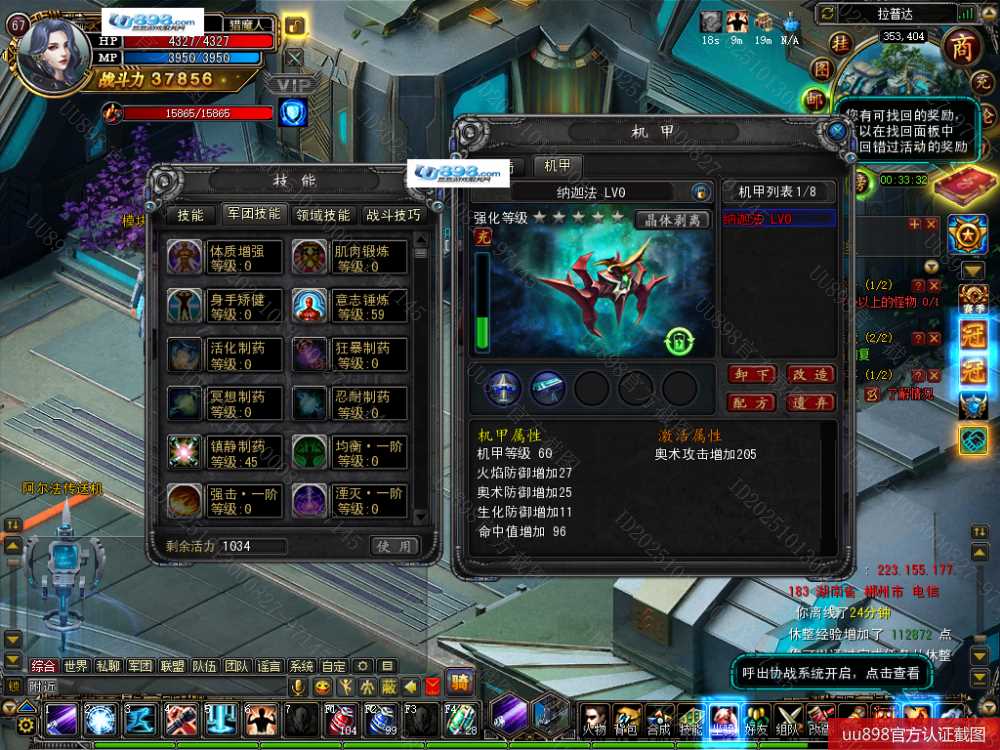1000x750 pixels.
Task: Select the 体质增强 skill icon
Action: (x=184, y=257)
